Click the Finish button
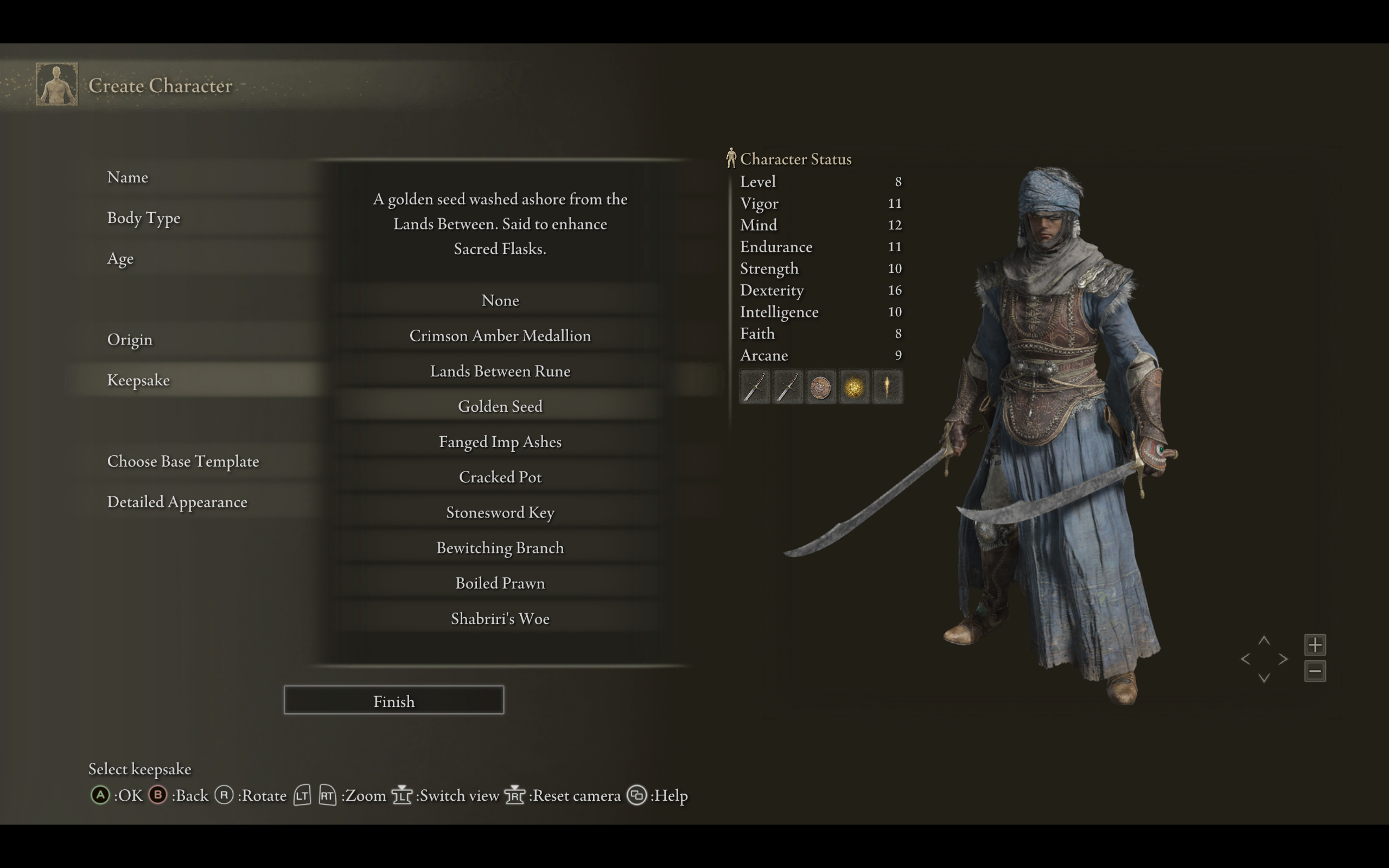The width and height of the screenshot is (1389, 868). point(394,700)
